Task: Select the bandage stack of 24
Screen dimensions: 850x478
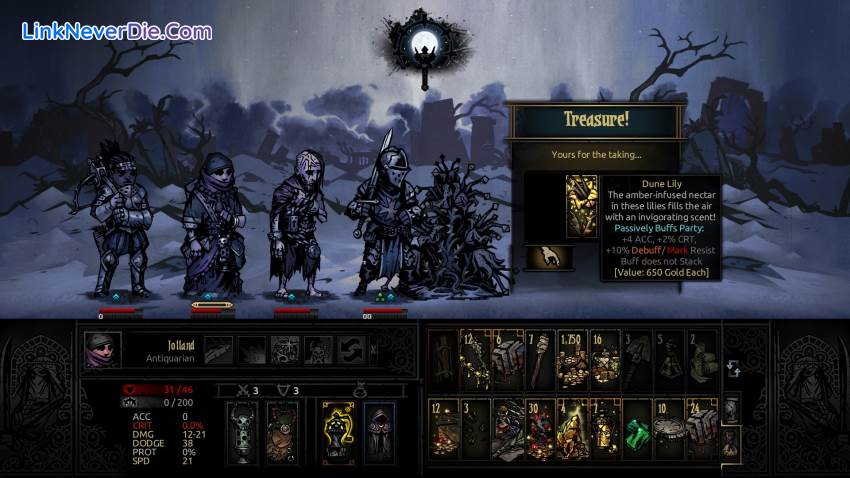Action: (x=702, y=427)
